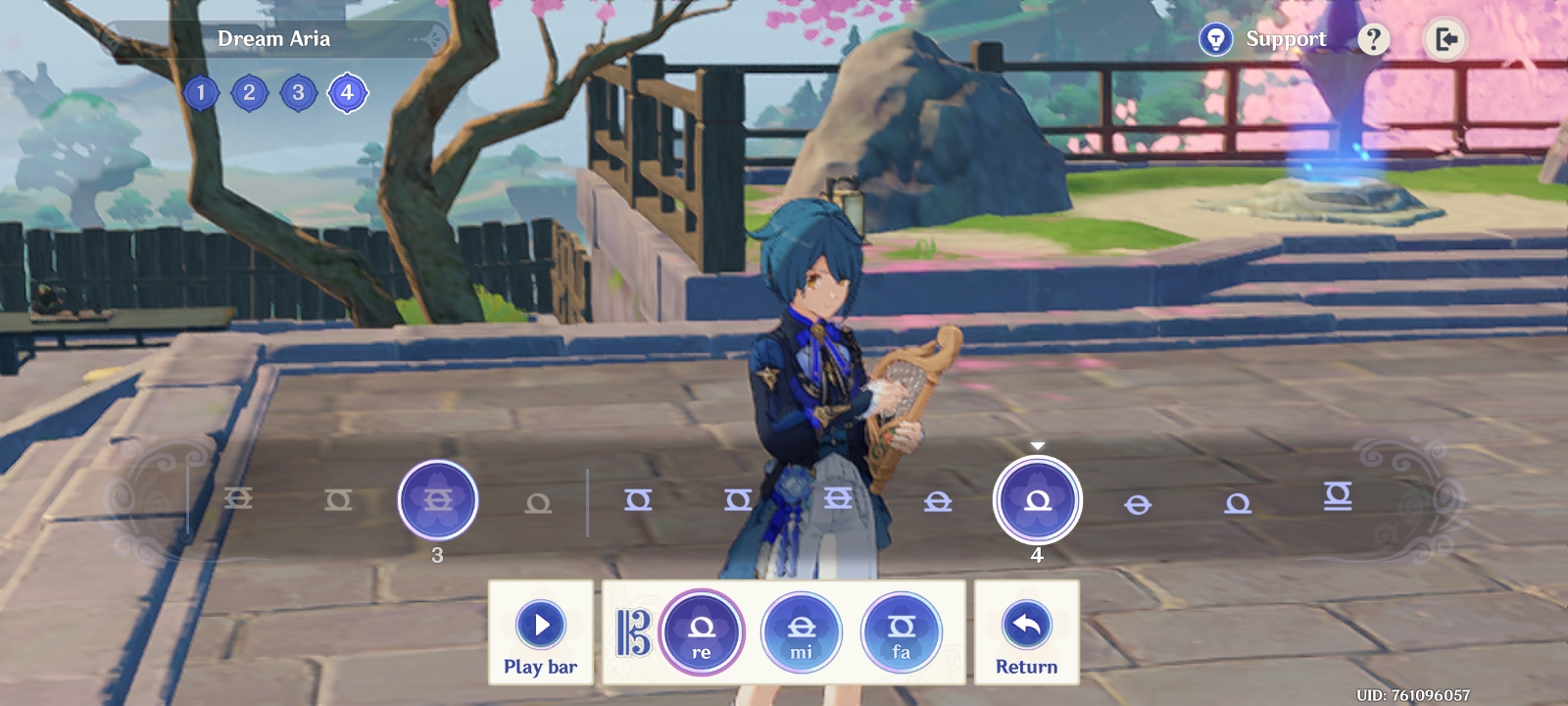1568x706 pixels.
Task: Select the active note slot labeled 4
Action: [x=1040, y=500]
